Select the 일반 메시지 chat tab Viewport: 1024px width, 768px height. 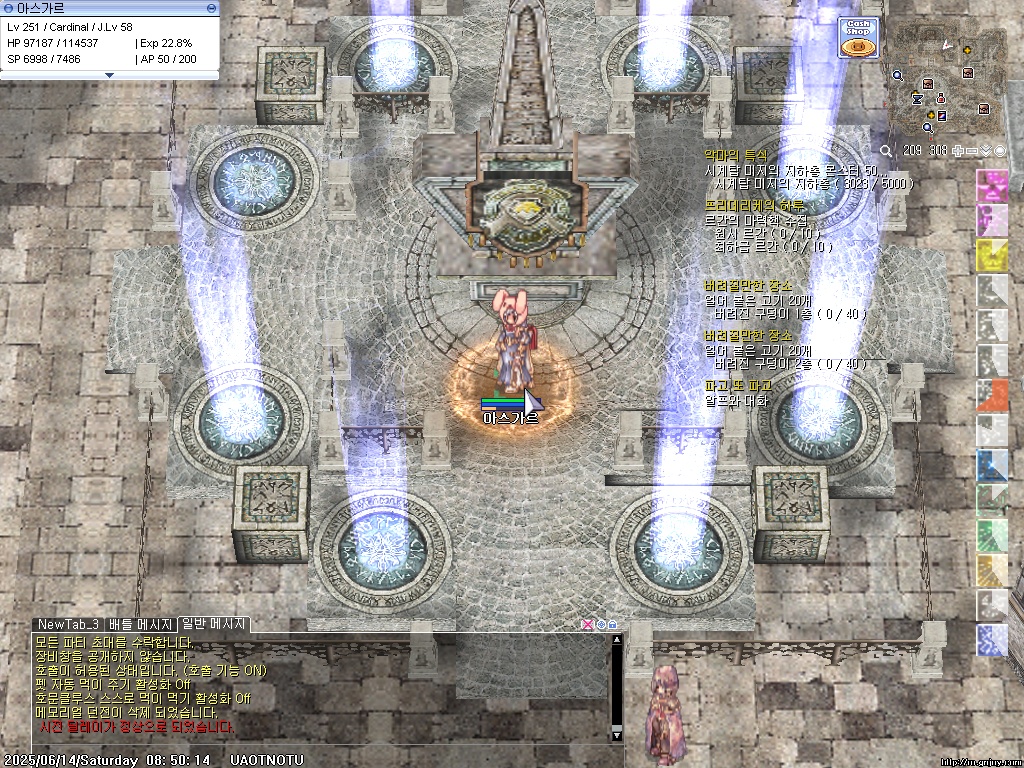pos(214,625)
